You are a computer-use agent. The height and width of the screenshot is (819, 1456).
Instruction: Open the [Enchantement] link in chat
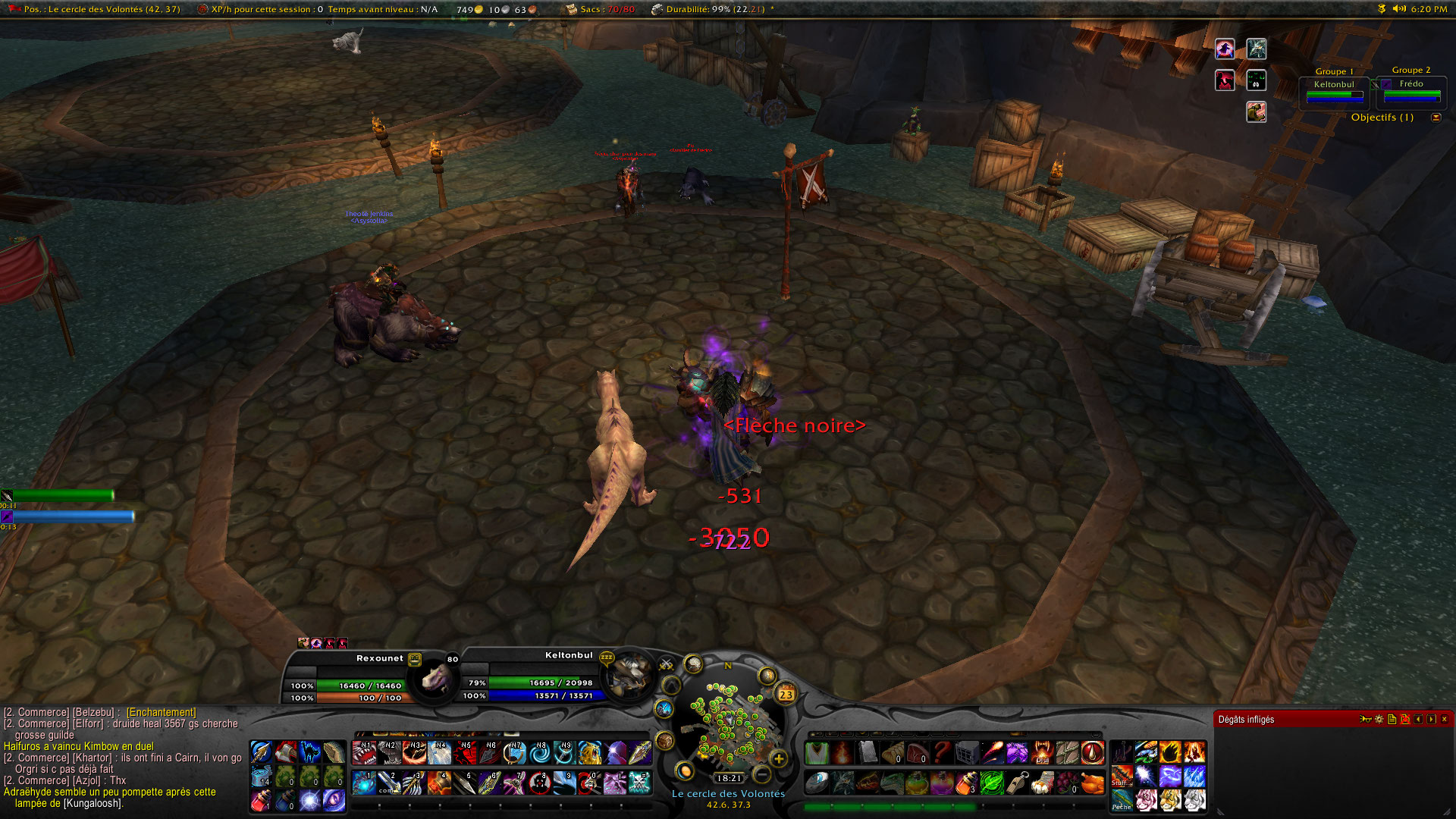click(161, 712)
